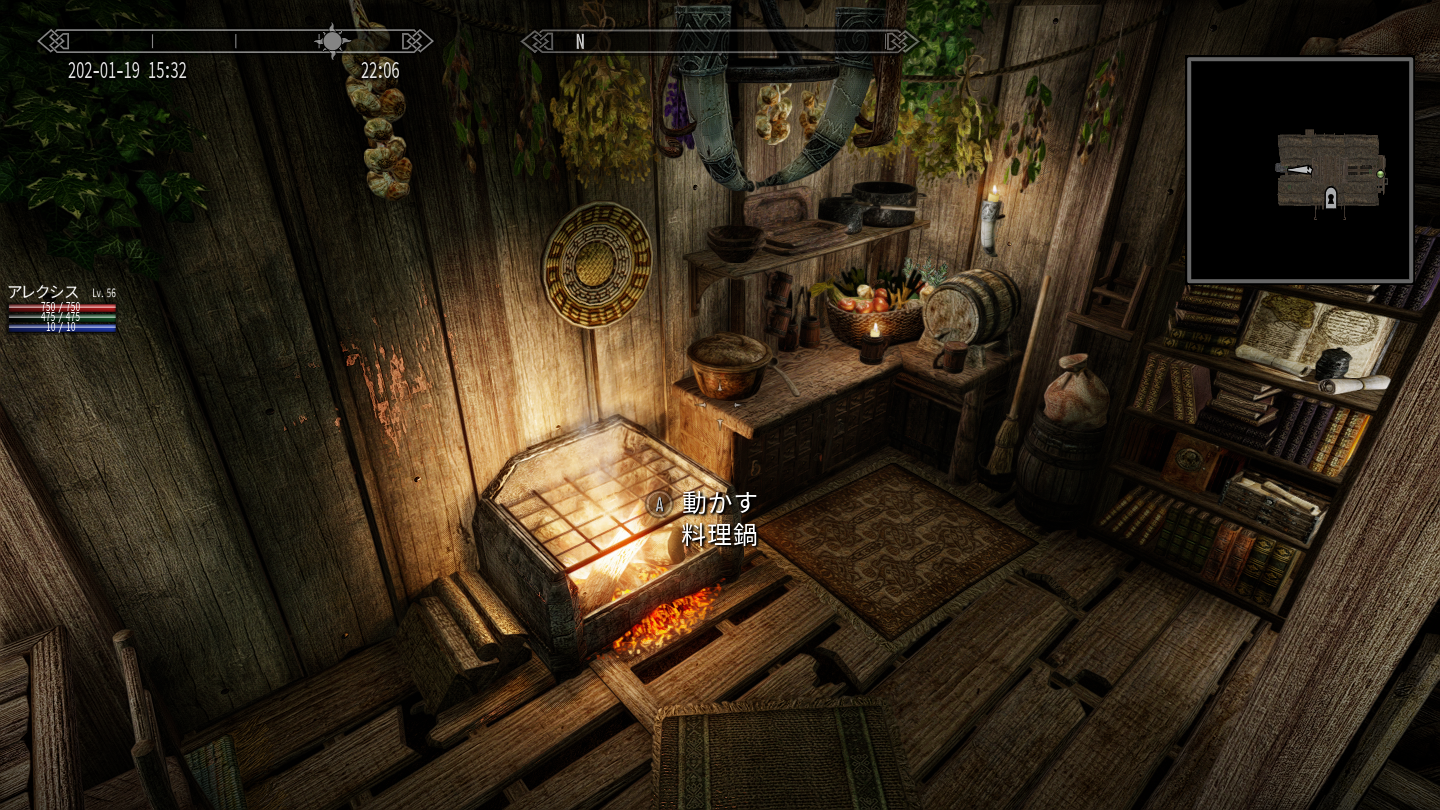Image resolution: width=1440 pixels, height=810 pixels.
Task: Select the door marker on the minimap
Action: 1331,198
